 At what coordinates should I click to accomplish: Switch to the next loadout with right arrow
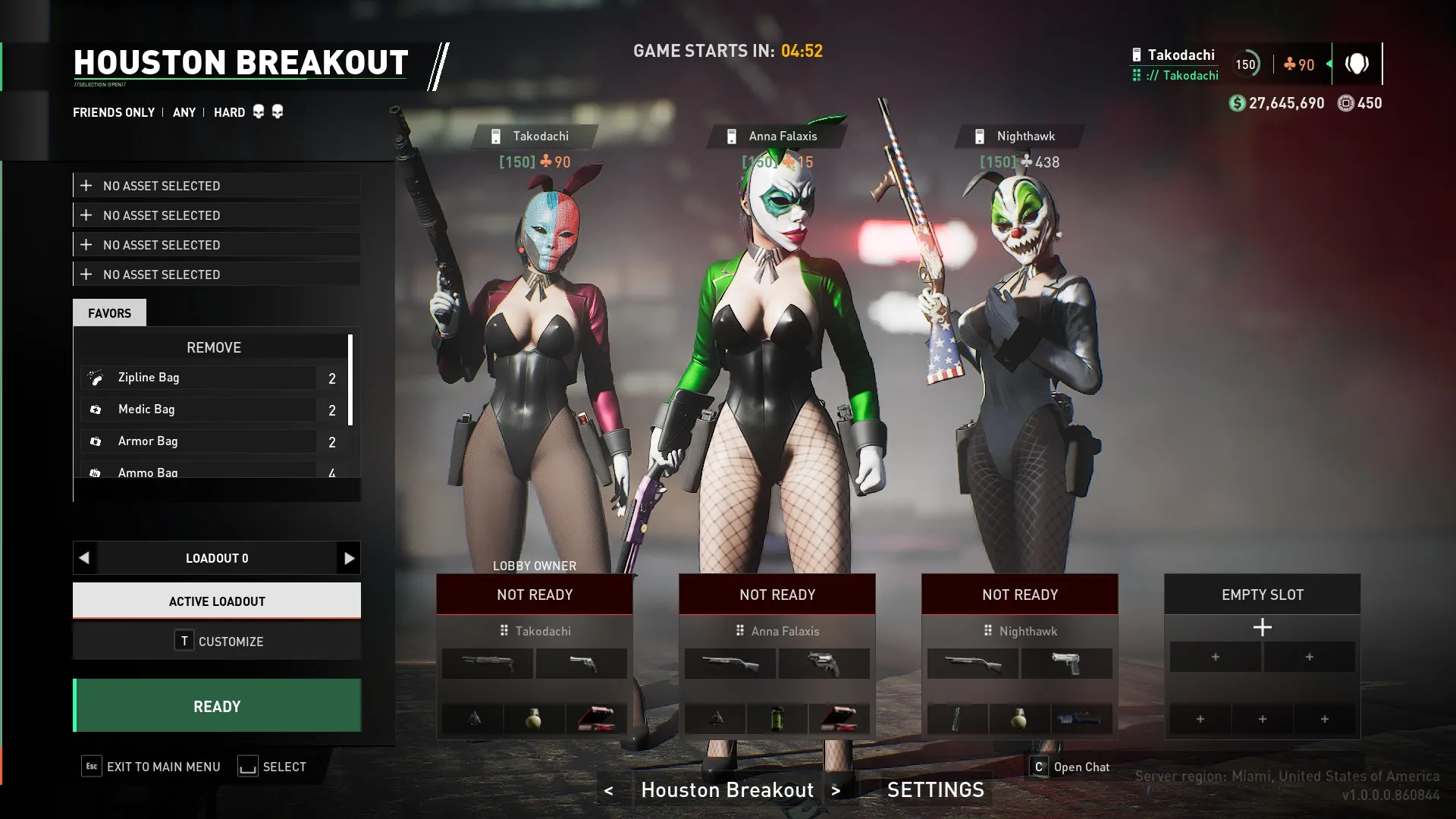(349, 558)
